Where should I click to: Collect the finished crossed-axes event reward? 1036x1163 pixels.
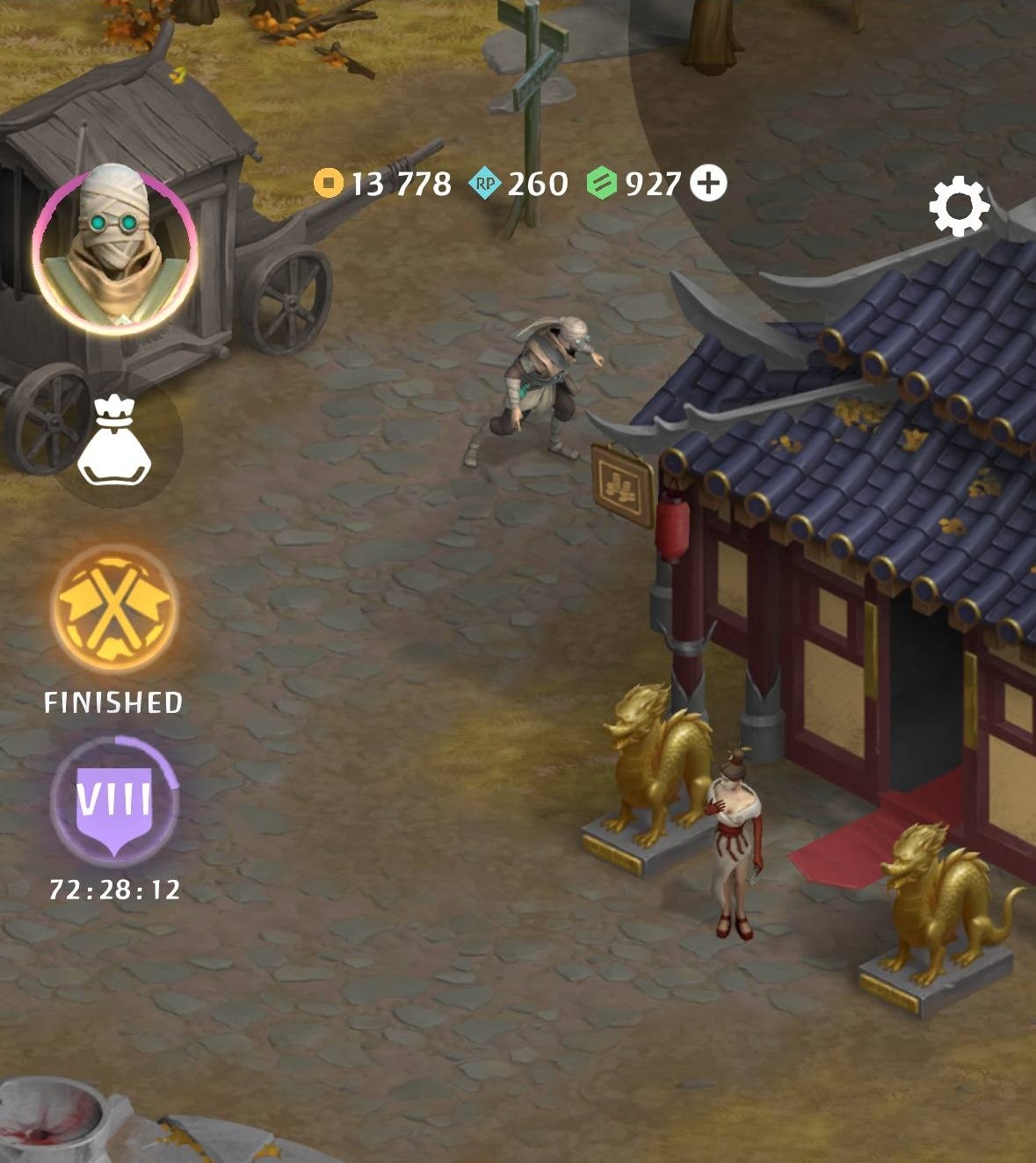point(115,608)
